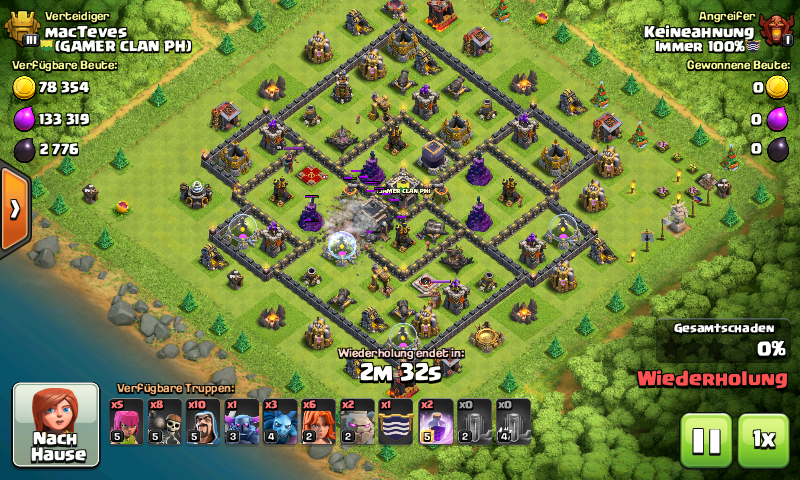The width and height of the screenshot is (800, 480).
Task: Choose the blue Minion troop slot
Action: 278,421
